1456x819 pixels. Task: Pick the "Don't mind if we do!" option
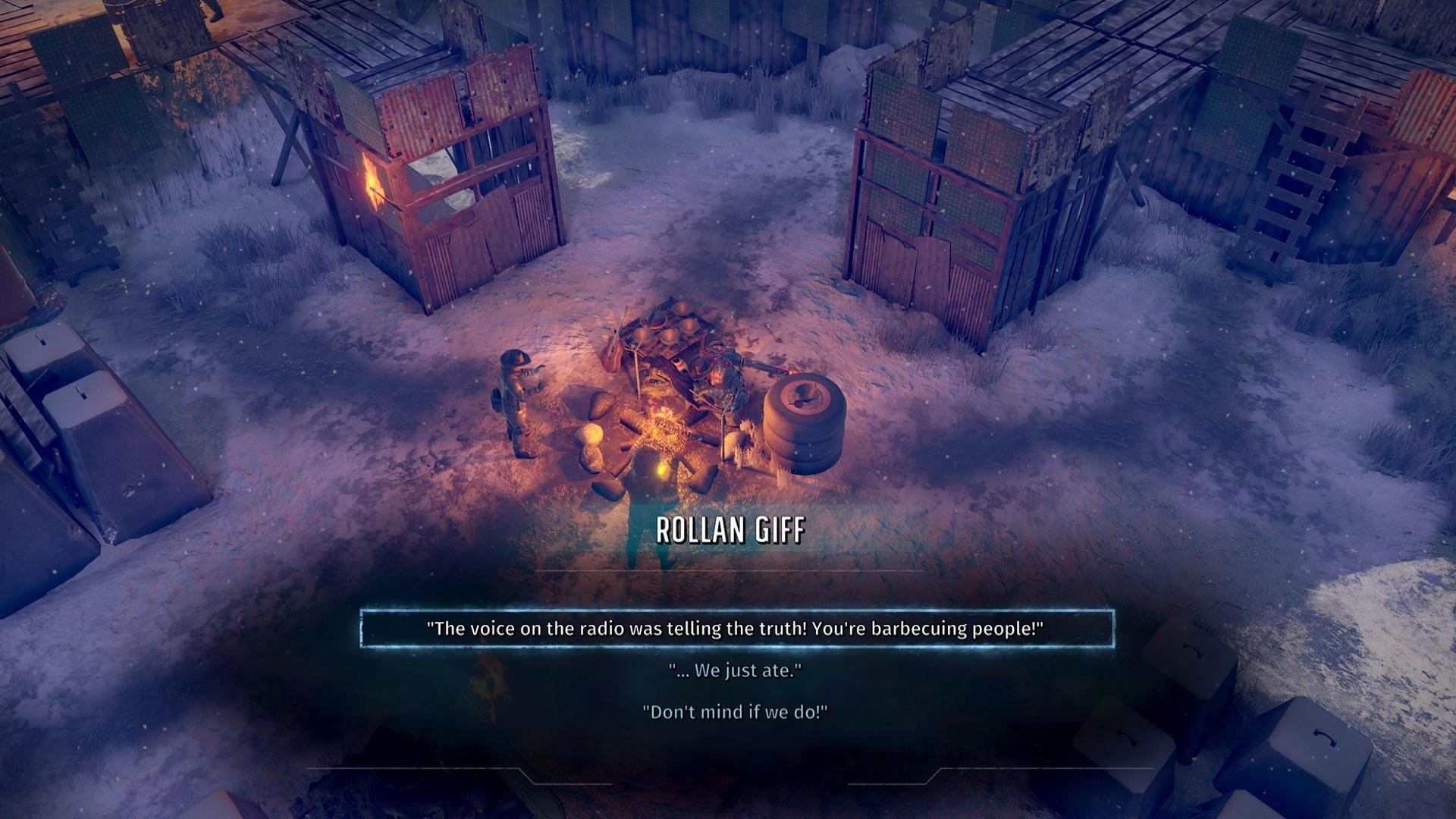coord(735,712)
